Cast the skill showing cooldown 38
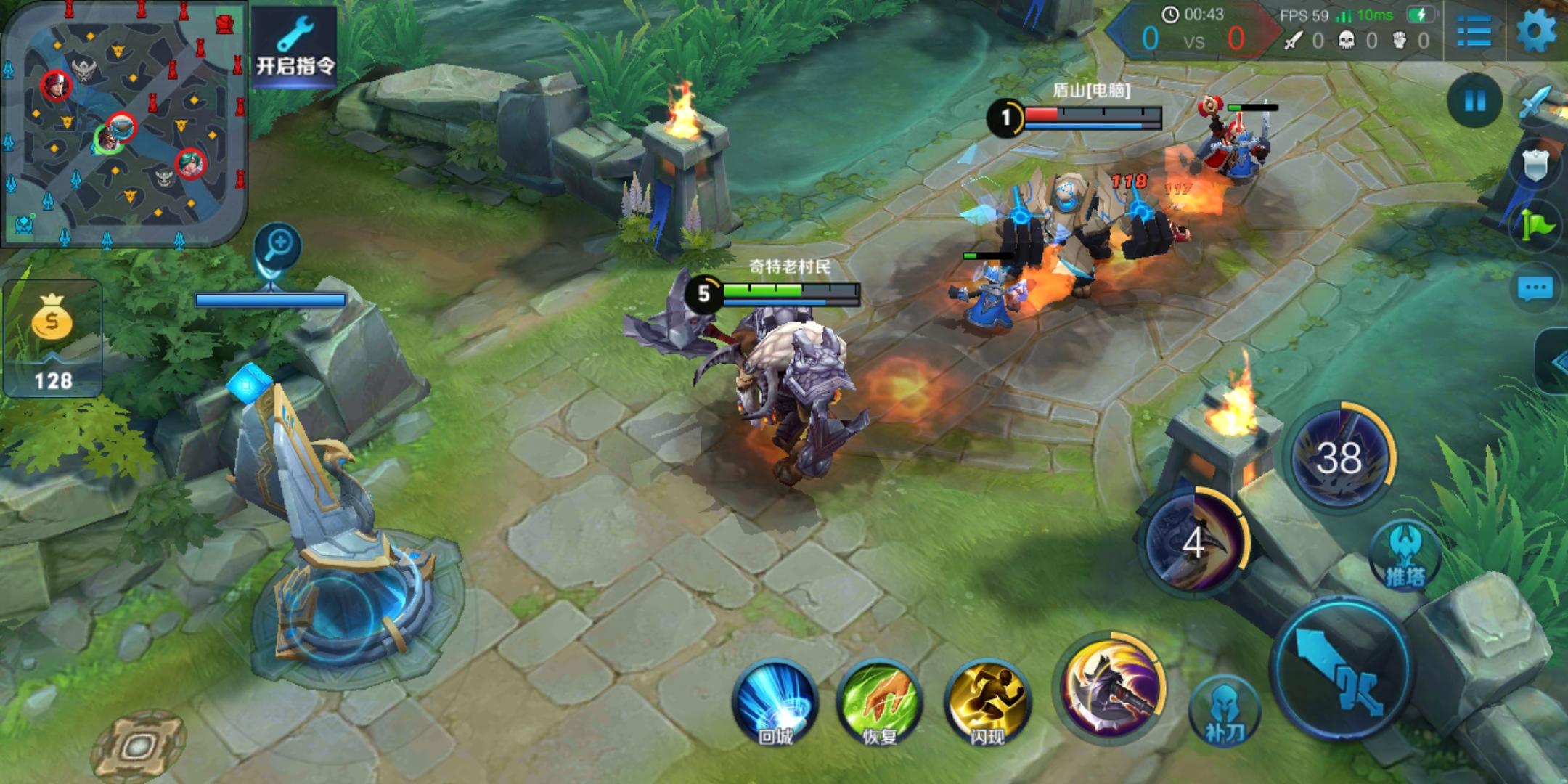 coord(1339,457)
